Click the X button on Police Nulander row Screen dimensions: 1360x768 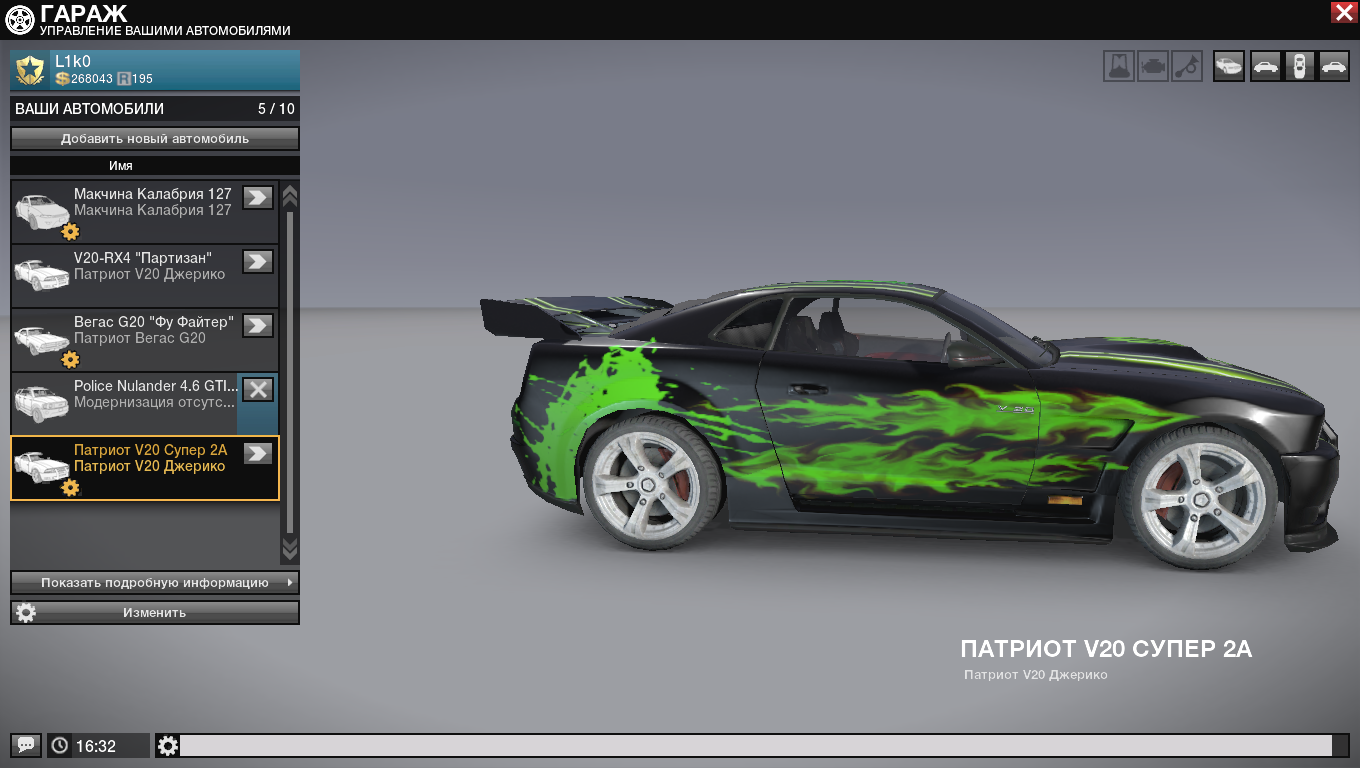(x=258, y=389)
